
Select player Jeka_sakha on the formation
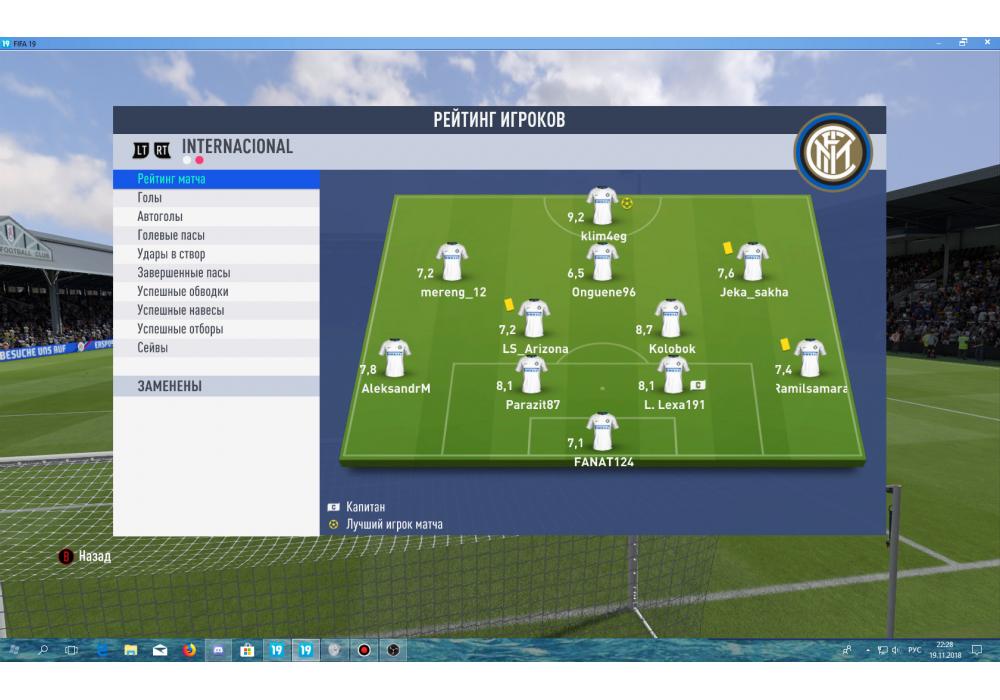pyautogui.click(x=752, y=263)
